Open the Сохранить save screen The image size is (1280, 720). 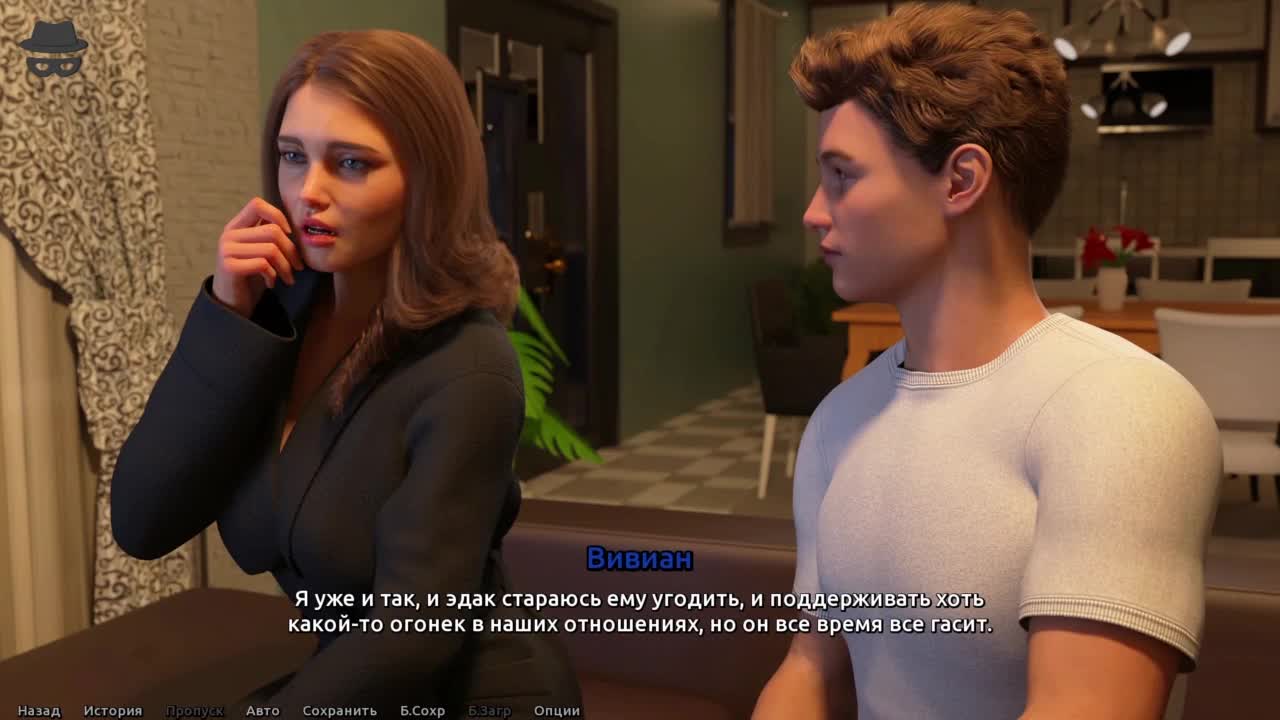tap(340, 711)
